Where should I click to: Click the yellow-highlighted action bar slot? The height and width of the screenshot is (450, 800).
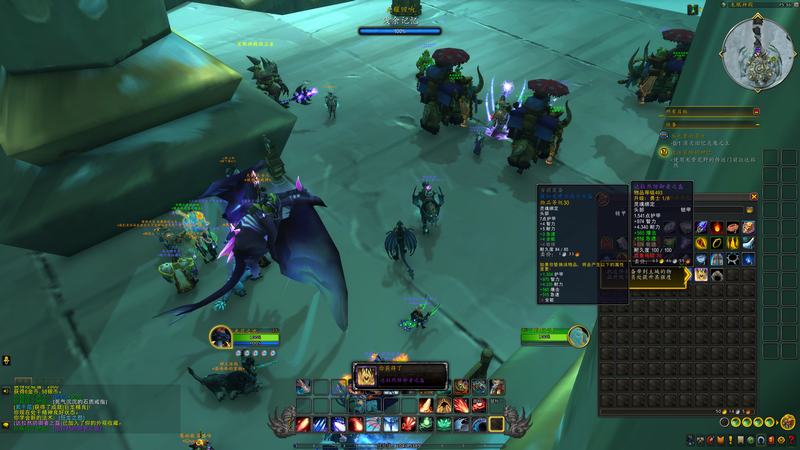(x=494, y=424)
